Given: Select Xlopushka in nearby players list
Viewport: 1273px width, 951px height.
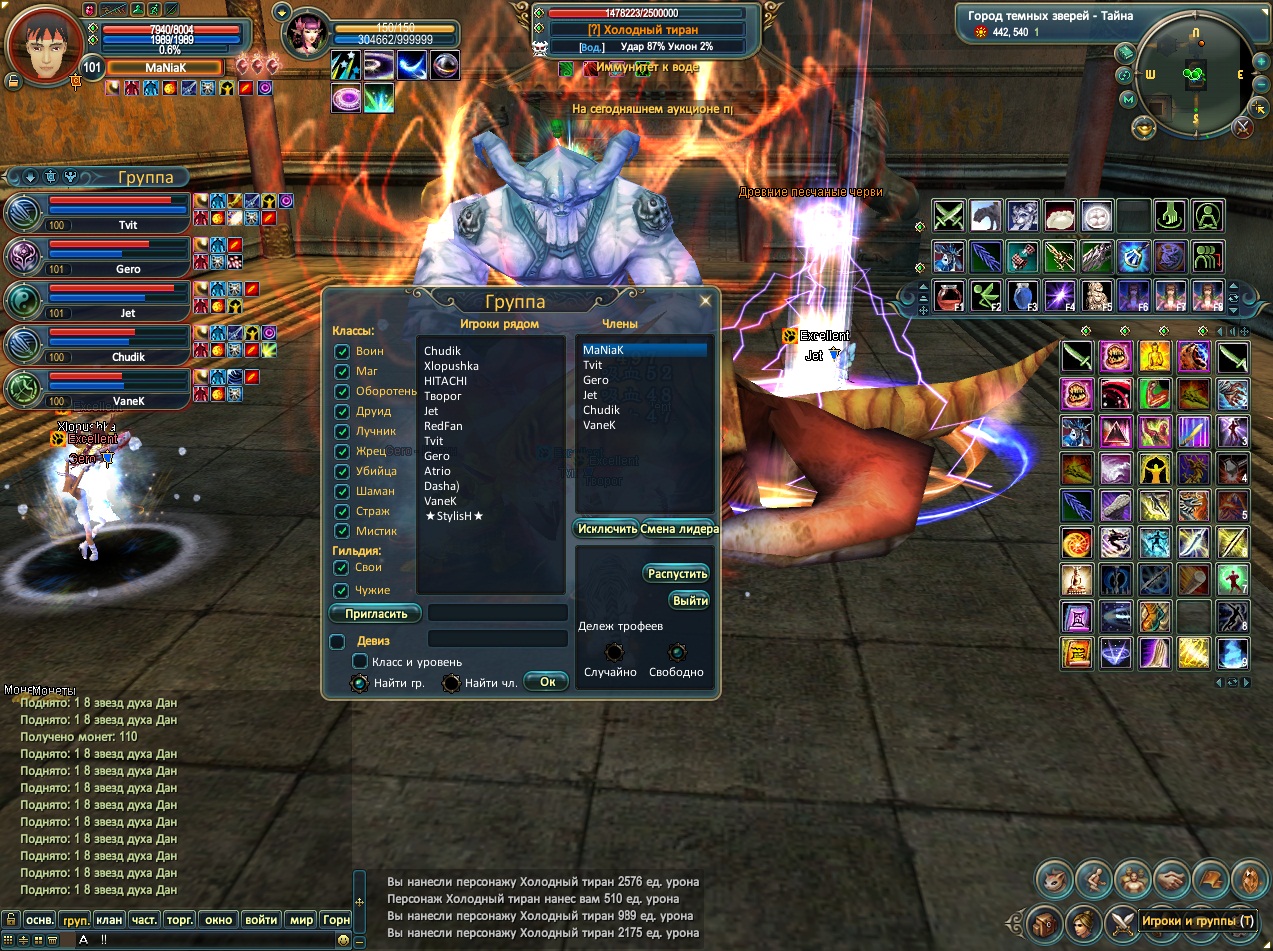Looking at the screenshot, I should click(451, 366).
